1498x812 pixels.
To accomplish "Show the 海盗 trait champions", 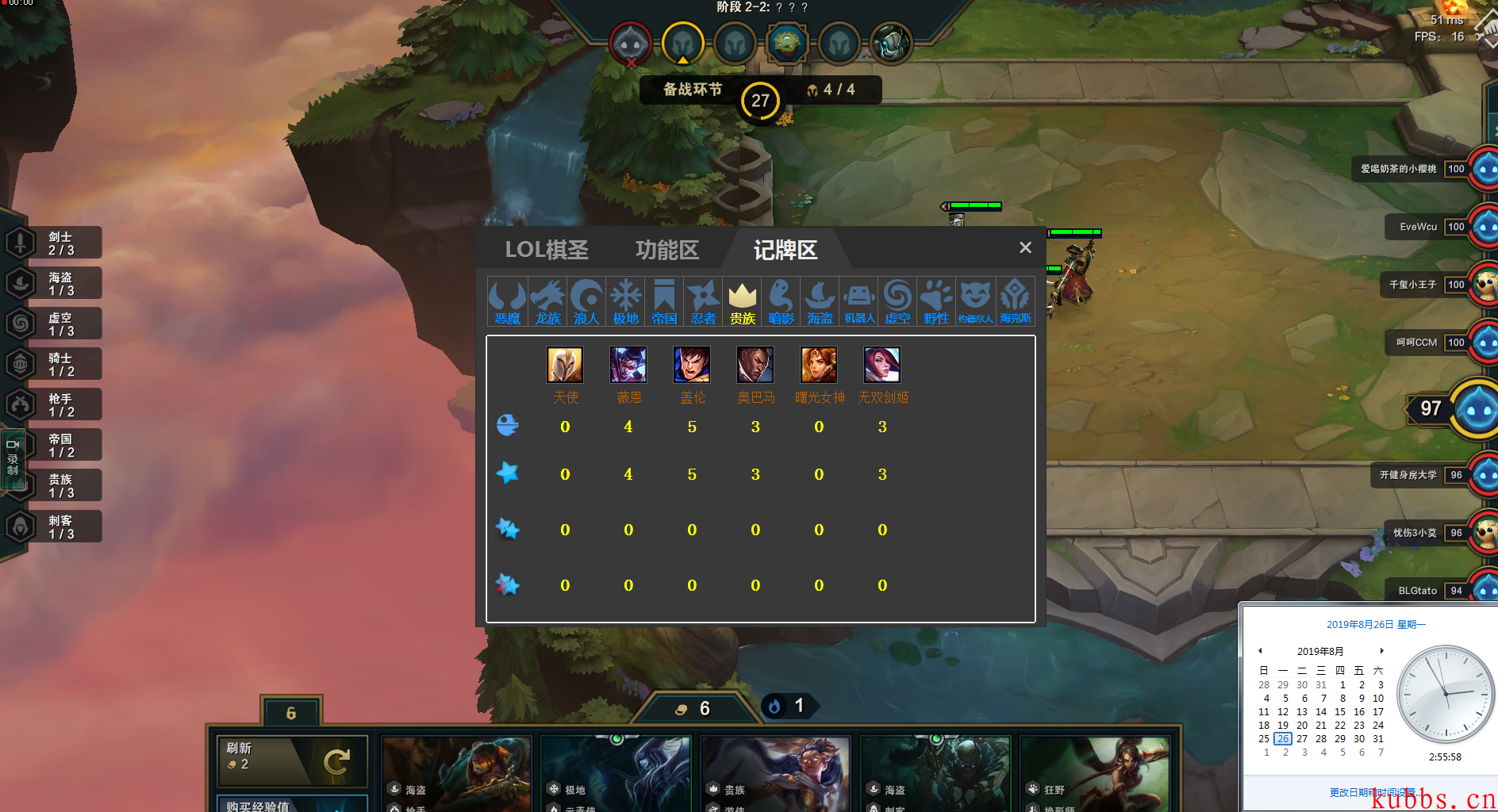I will (820, 302).
